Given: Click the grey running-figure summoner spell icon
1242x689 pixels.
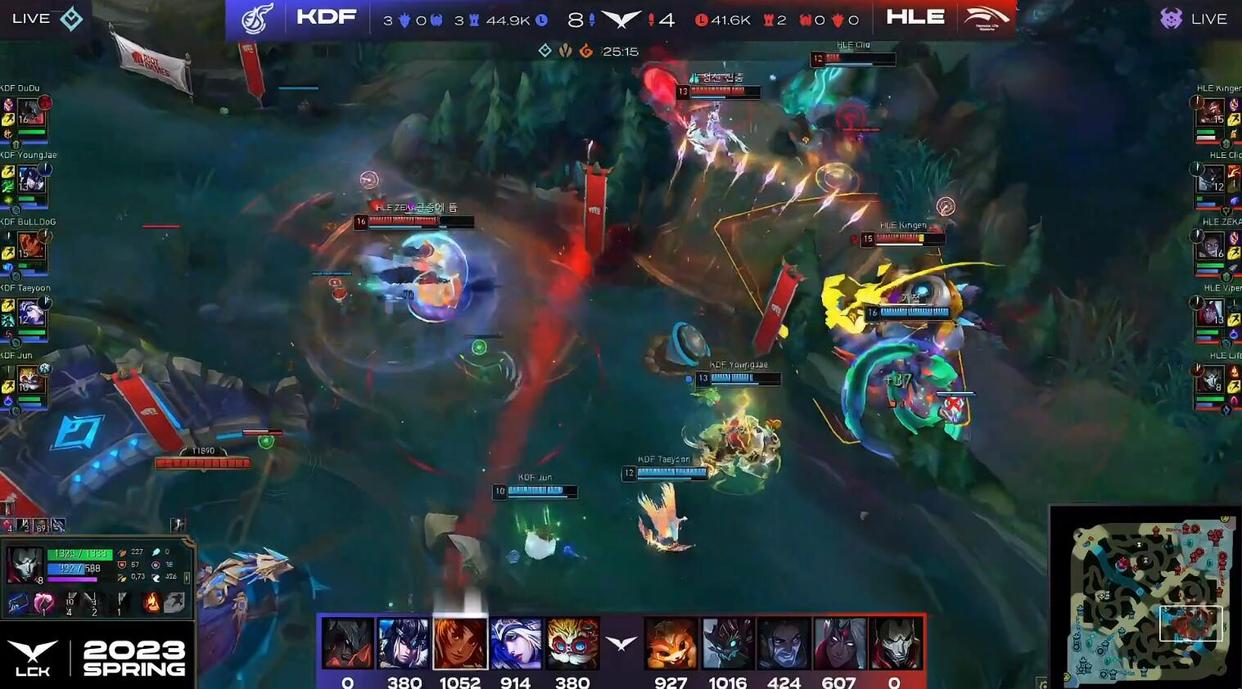Looking at the screenshot, I should point(175,602).
